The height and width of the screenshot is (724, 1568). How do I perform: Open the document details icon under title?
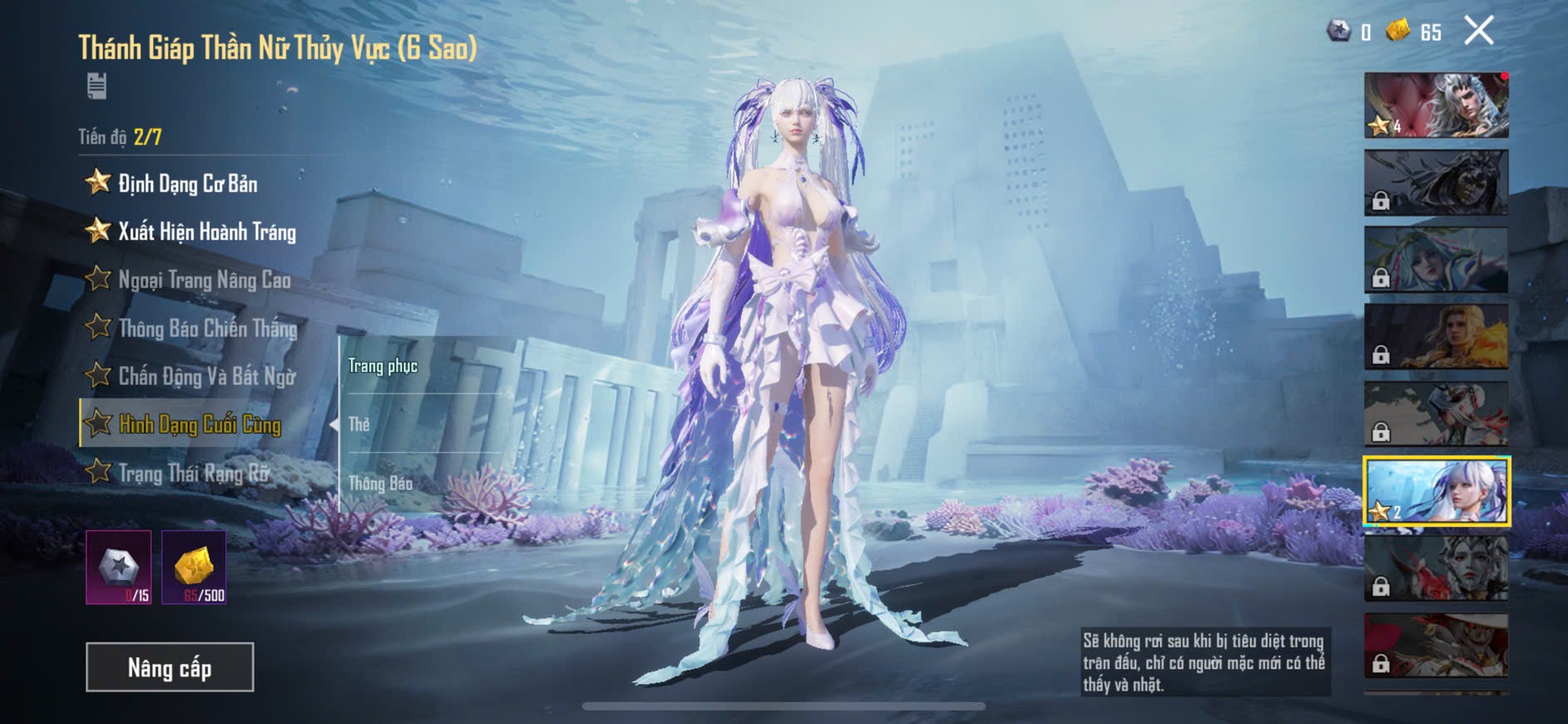(x=96, y=86)
